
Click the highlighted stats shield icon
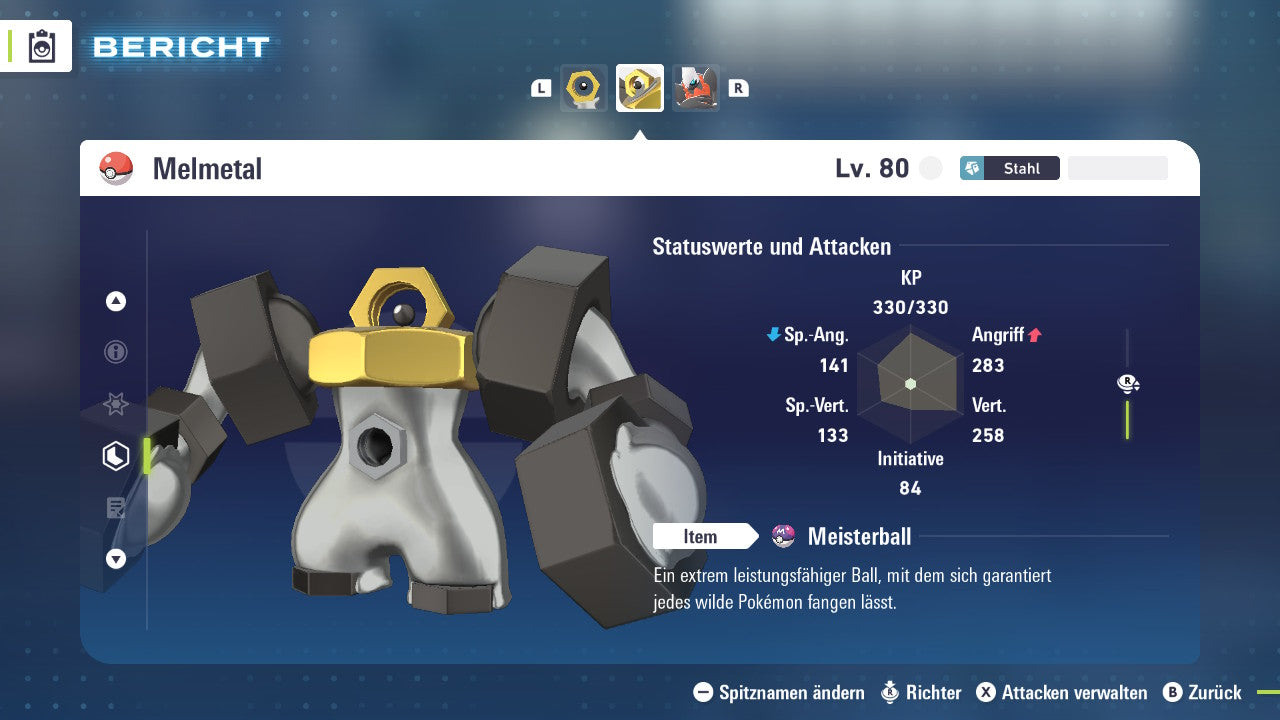point(115,455)
